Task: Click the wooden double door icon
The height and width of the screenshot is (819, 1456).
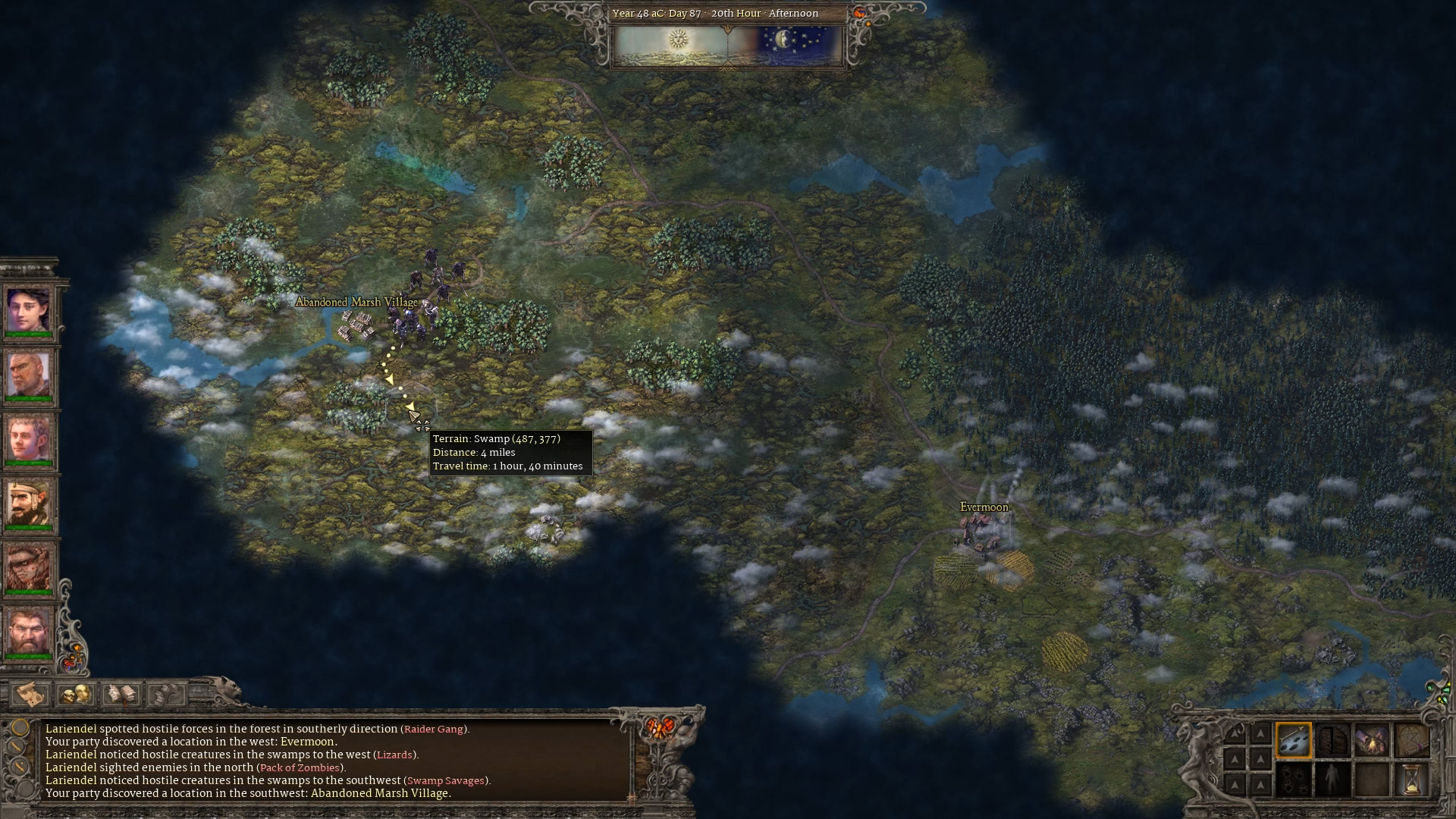Action: point(1332,740)
